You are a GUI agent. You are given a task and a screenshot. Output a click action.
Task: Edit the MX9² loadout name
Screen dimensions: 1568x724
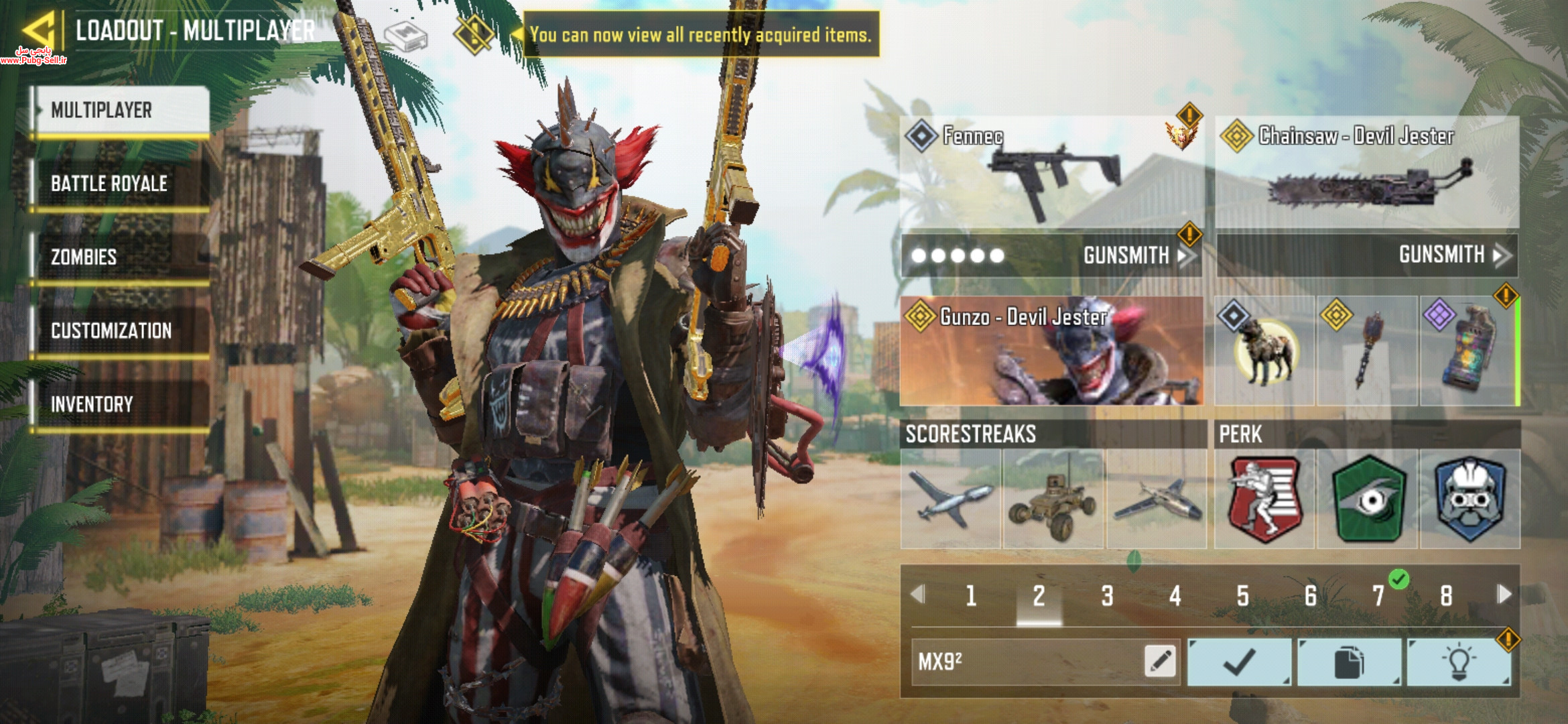click(1161, 661)
